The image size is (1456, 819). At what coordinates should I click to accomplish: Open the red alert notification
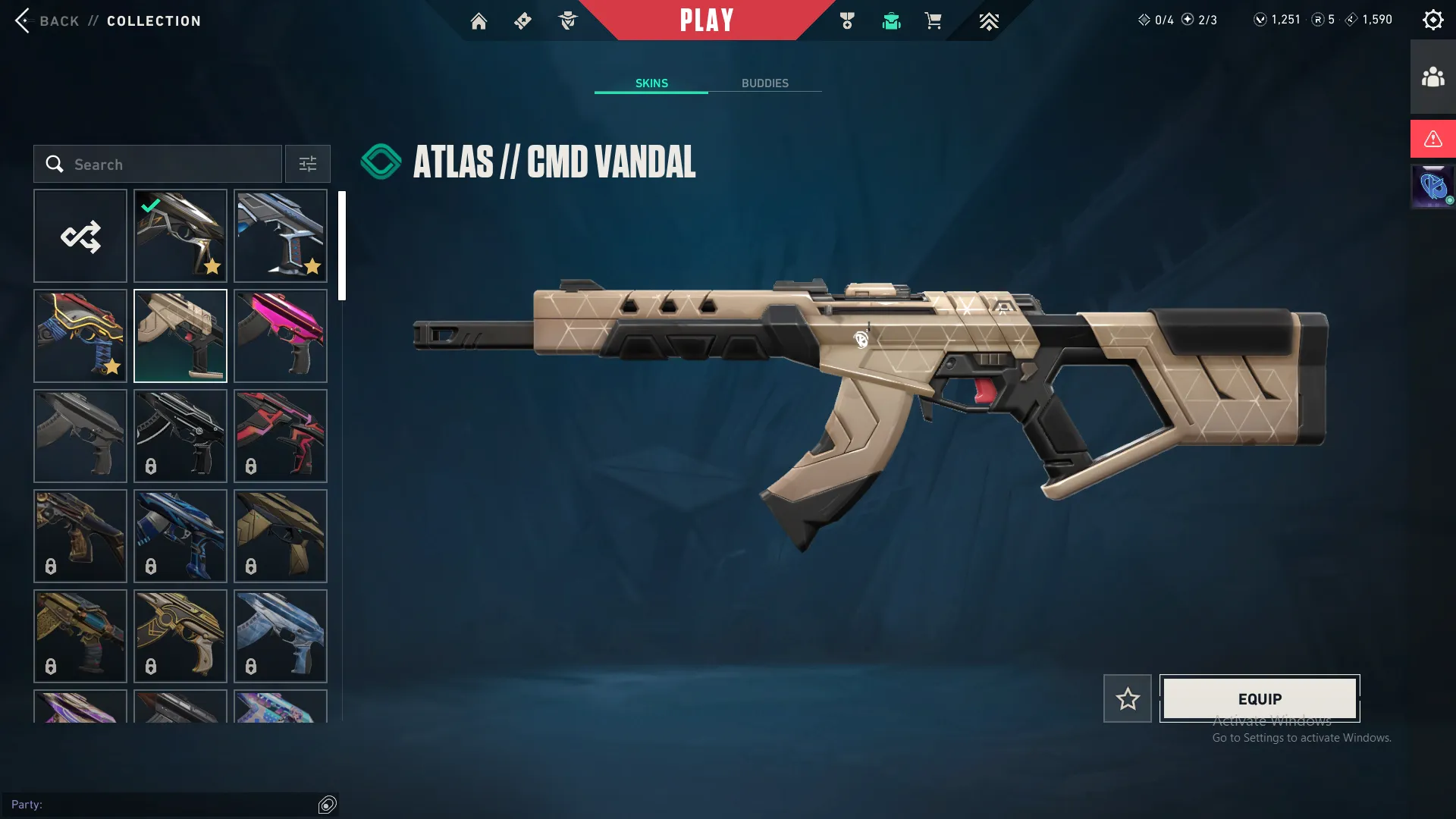click(1432, 139)
